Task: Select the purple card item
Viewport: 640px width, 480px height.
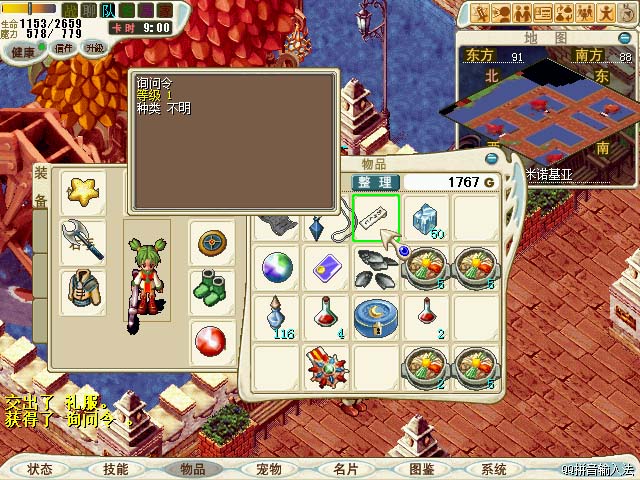Action: pyautogui.click(x=327, y=267)
